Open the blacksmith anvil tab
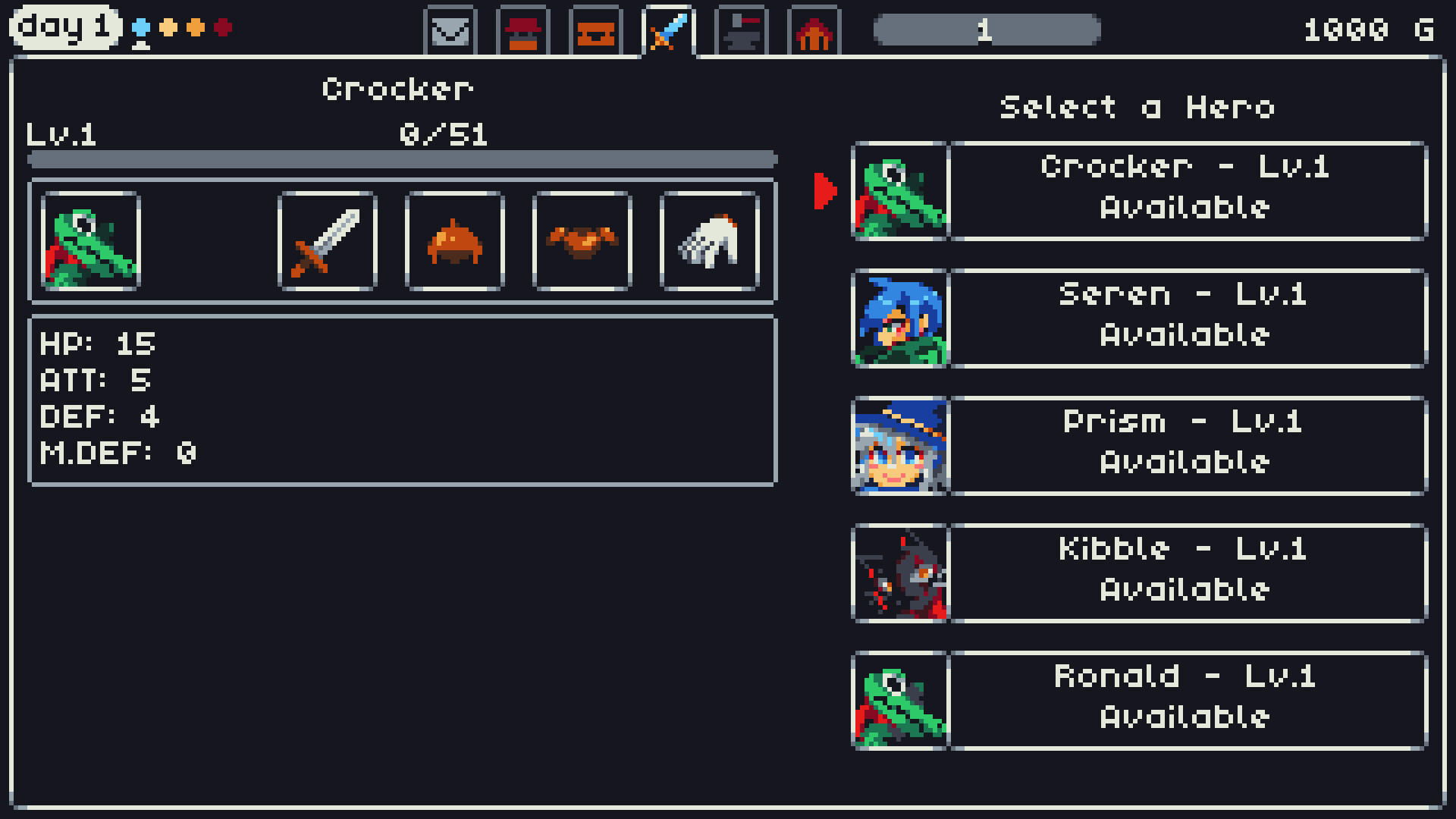This screenshot has height=819, width=1456. (742, 30)
